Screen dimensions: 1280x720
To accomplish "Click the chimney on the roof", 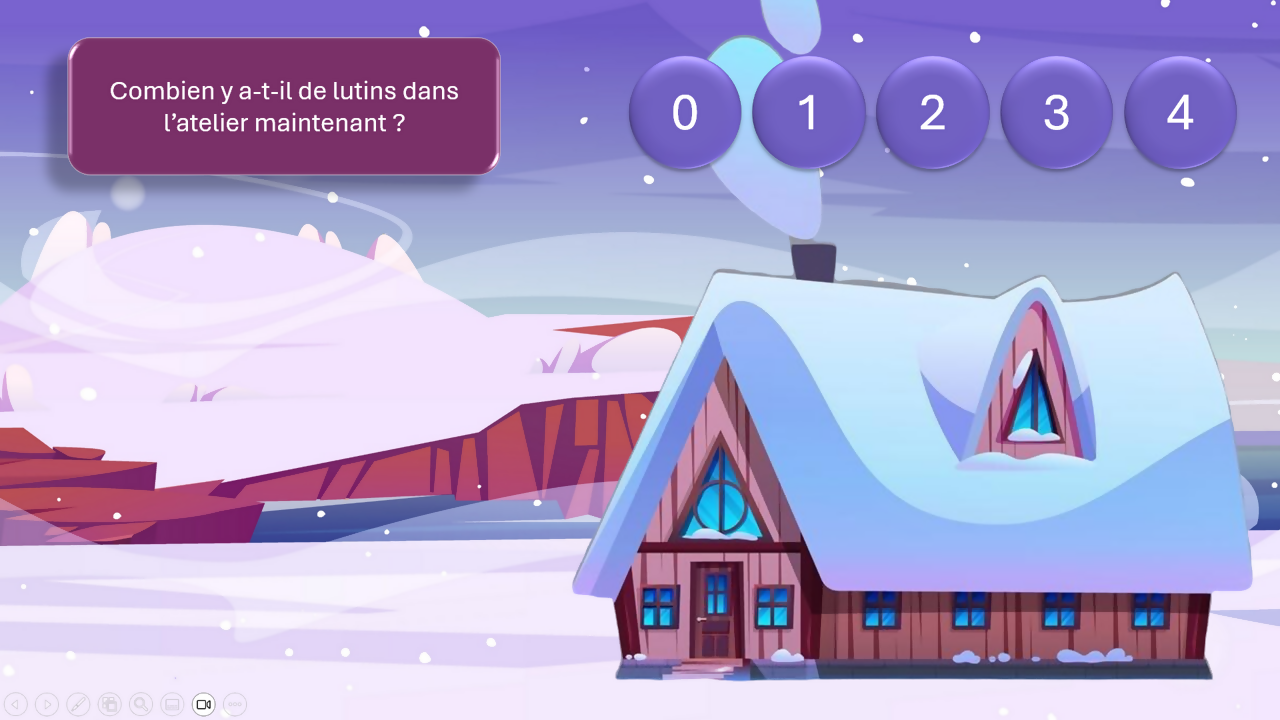I will coord(814,260).
